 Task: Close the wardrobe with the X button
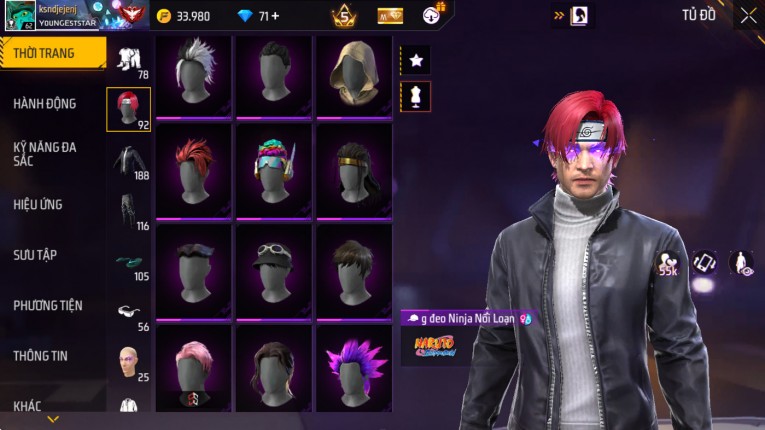click(x=748, y=15)
